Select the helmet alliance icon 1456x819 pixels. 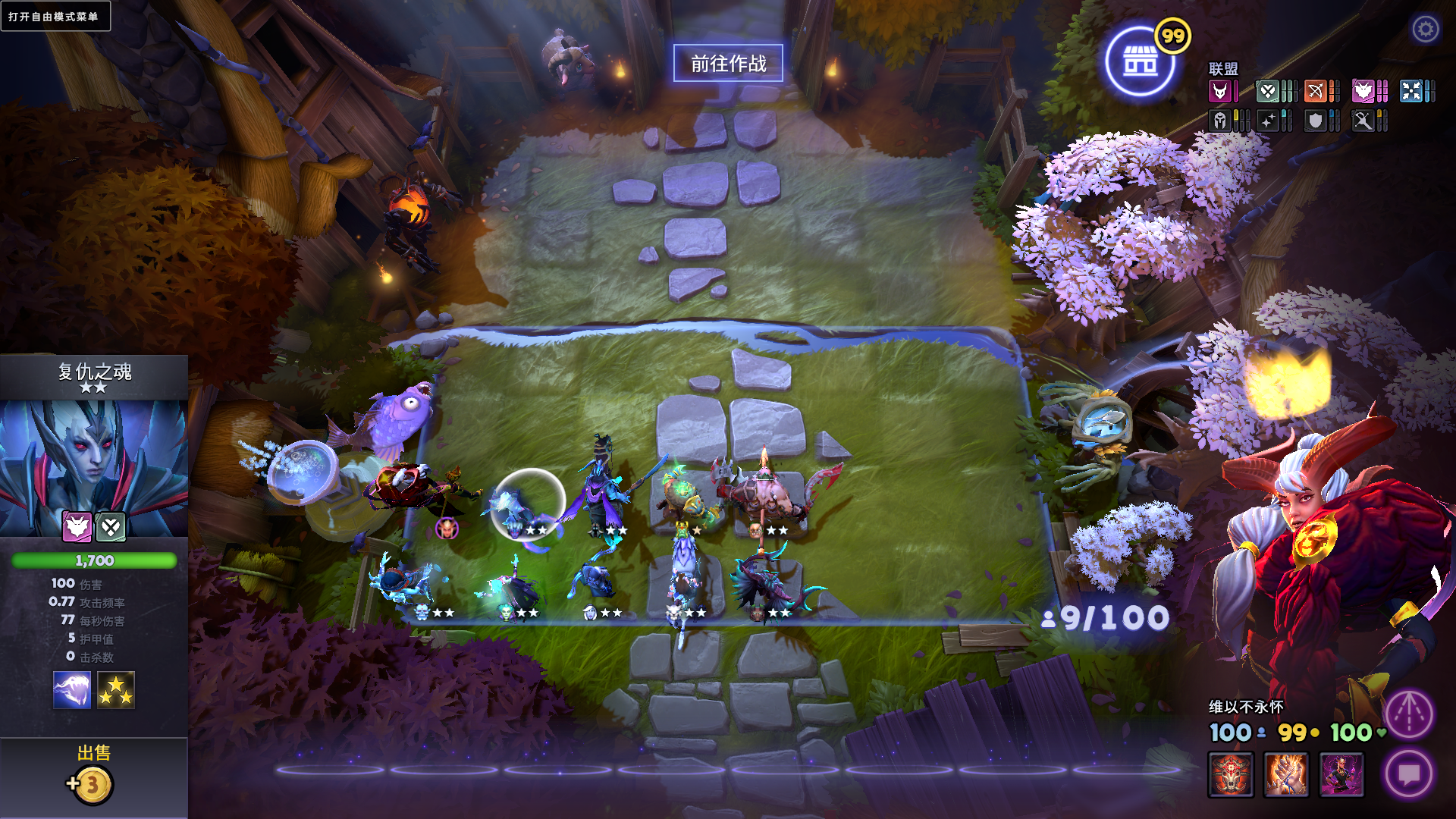point(1219,121)
